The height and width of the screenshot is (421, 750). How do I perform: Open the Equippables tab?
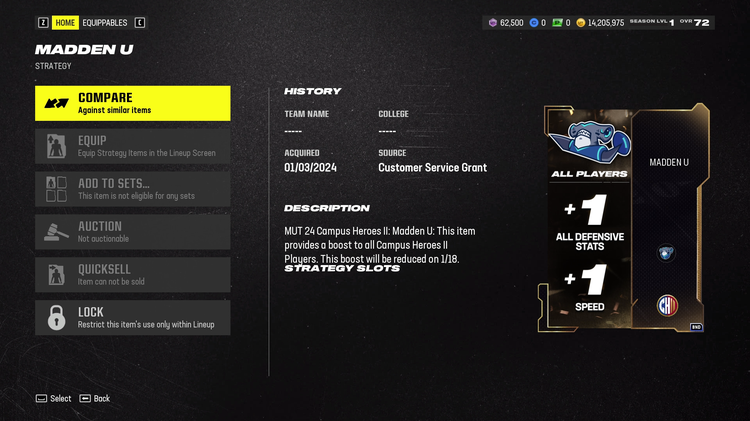(x=105, y=22)
